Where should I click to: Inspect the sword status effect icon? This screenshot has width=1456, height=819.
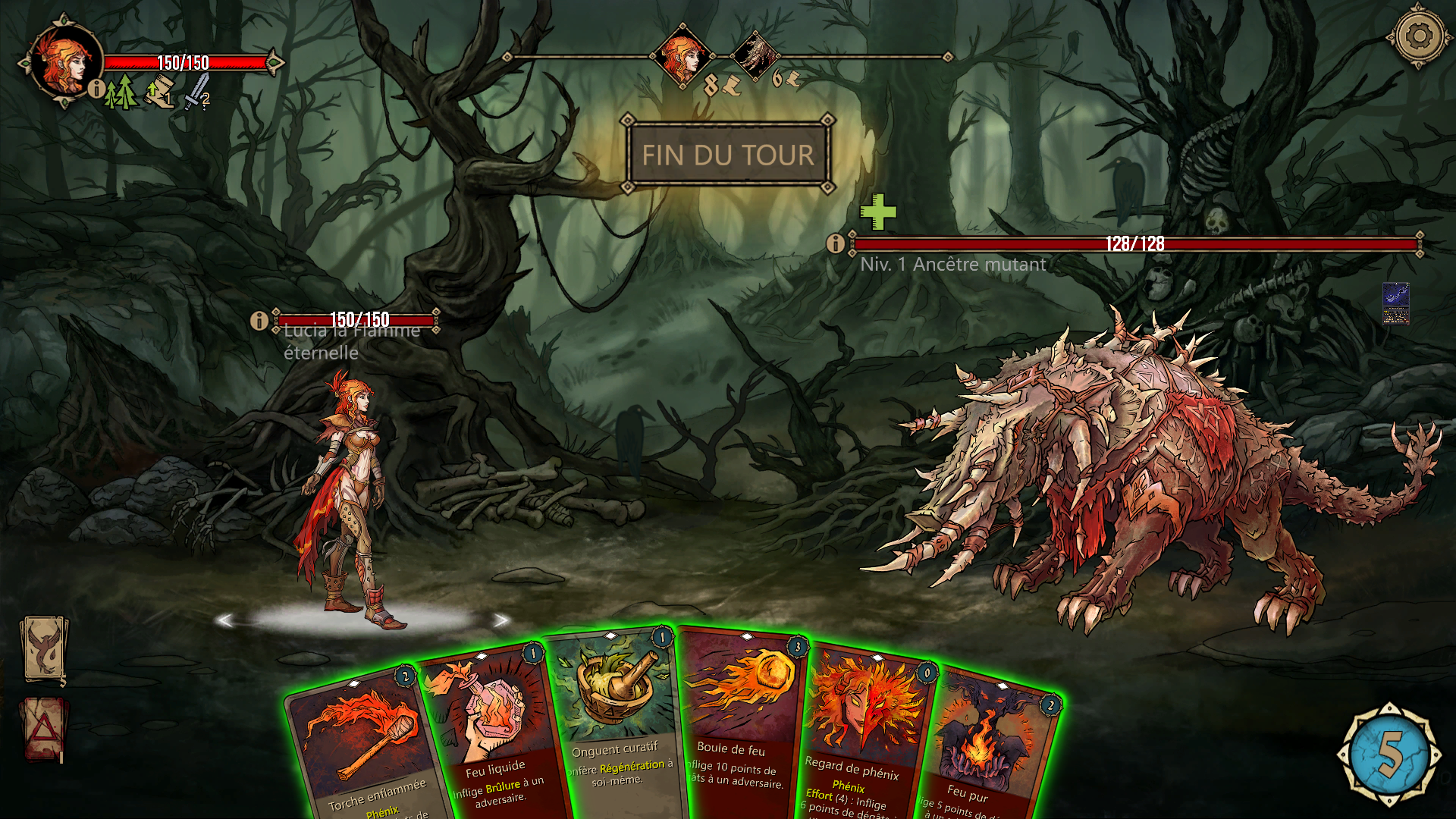[197, 93]
